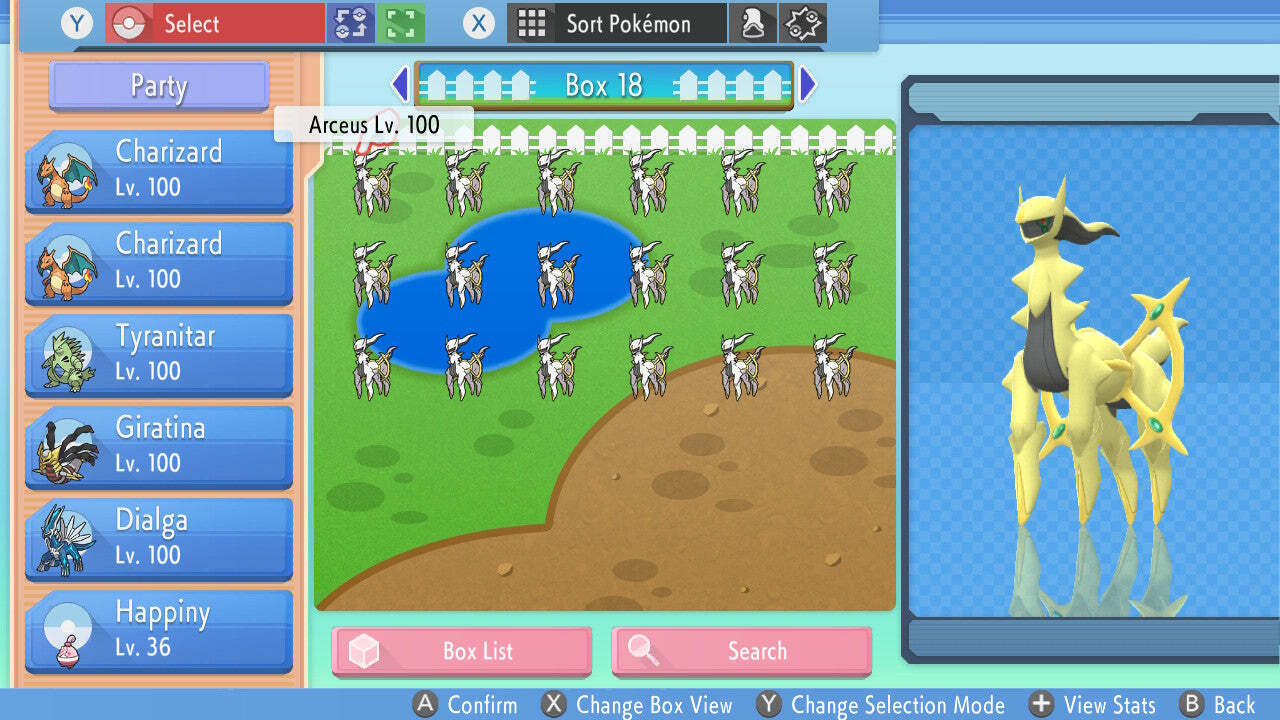Go to previous box with left arrow
The image size is (1280, 720).
point(400,85)
